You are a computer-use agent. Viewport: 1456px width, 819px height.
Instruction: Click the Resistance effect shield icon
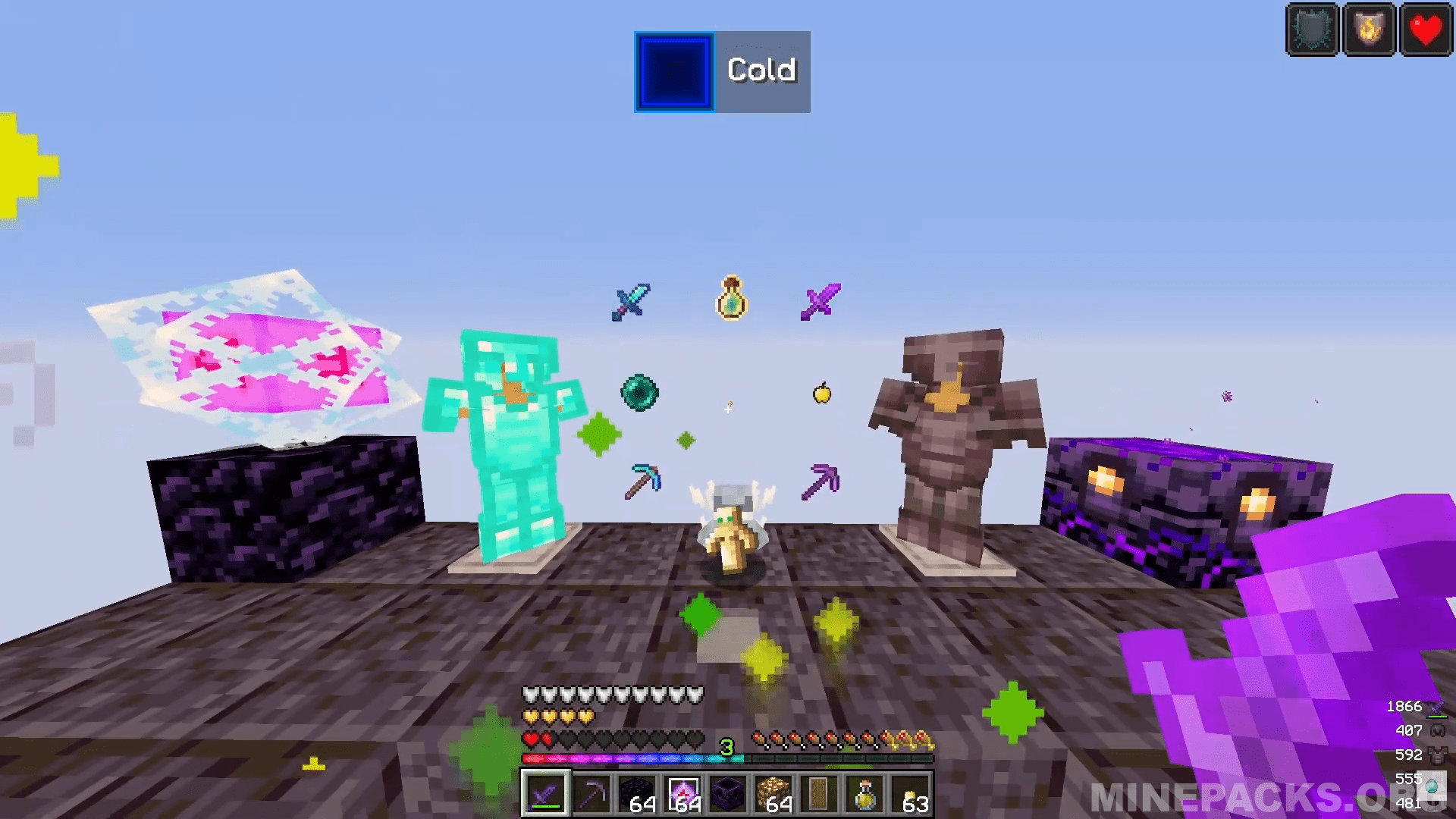tap(1312, 29)
